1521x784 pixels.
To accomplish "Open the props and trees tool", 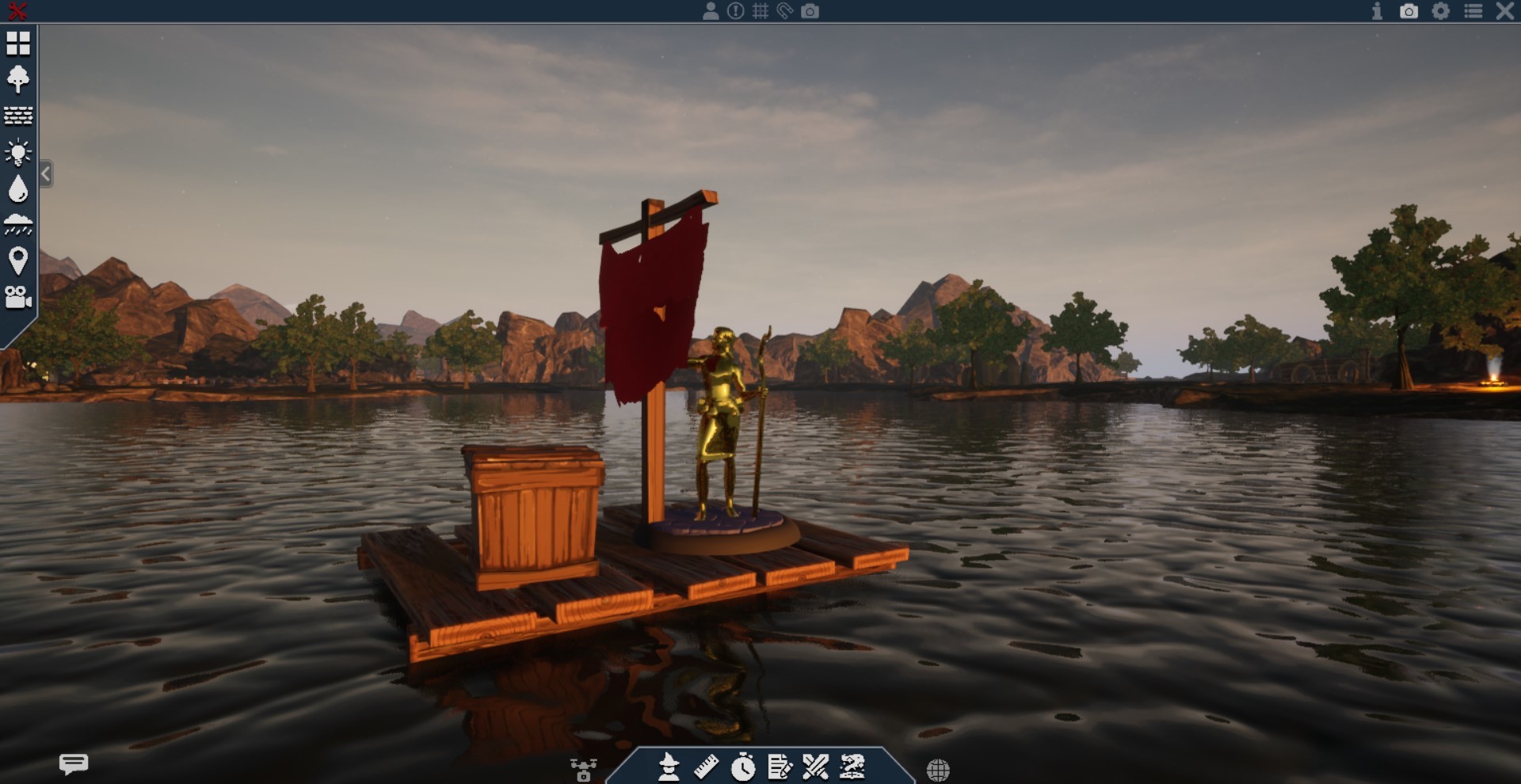I will pyautogui.click(x=17, y=79).
